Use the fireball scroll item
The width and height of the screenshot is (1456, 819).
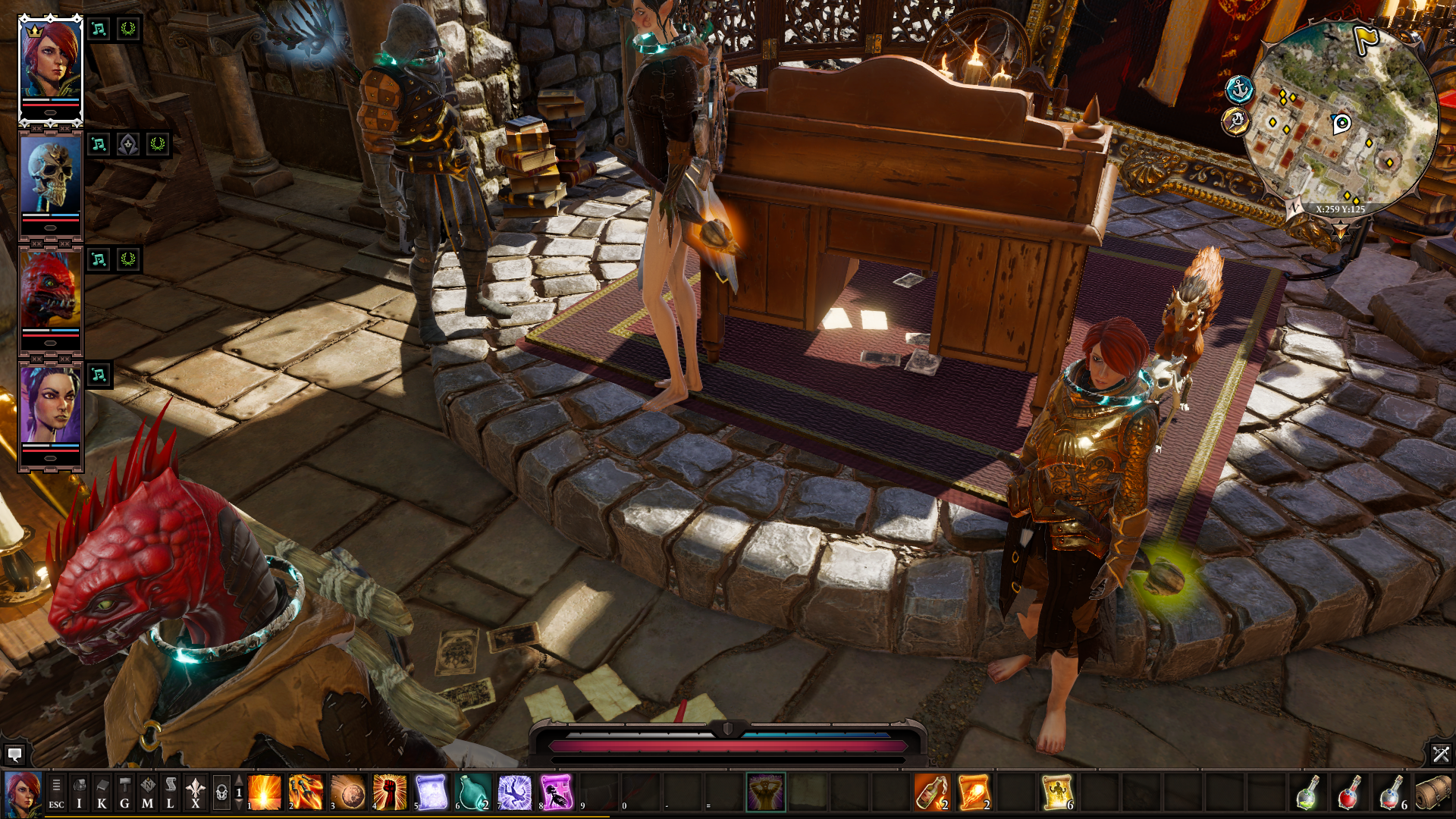click(x=973, y=793)
